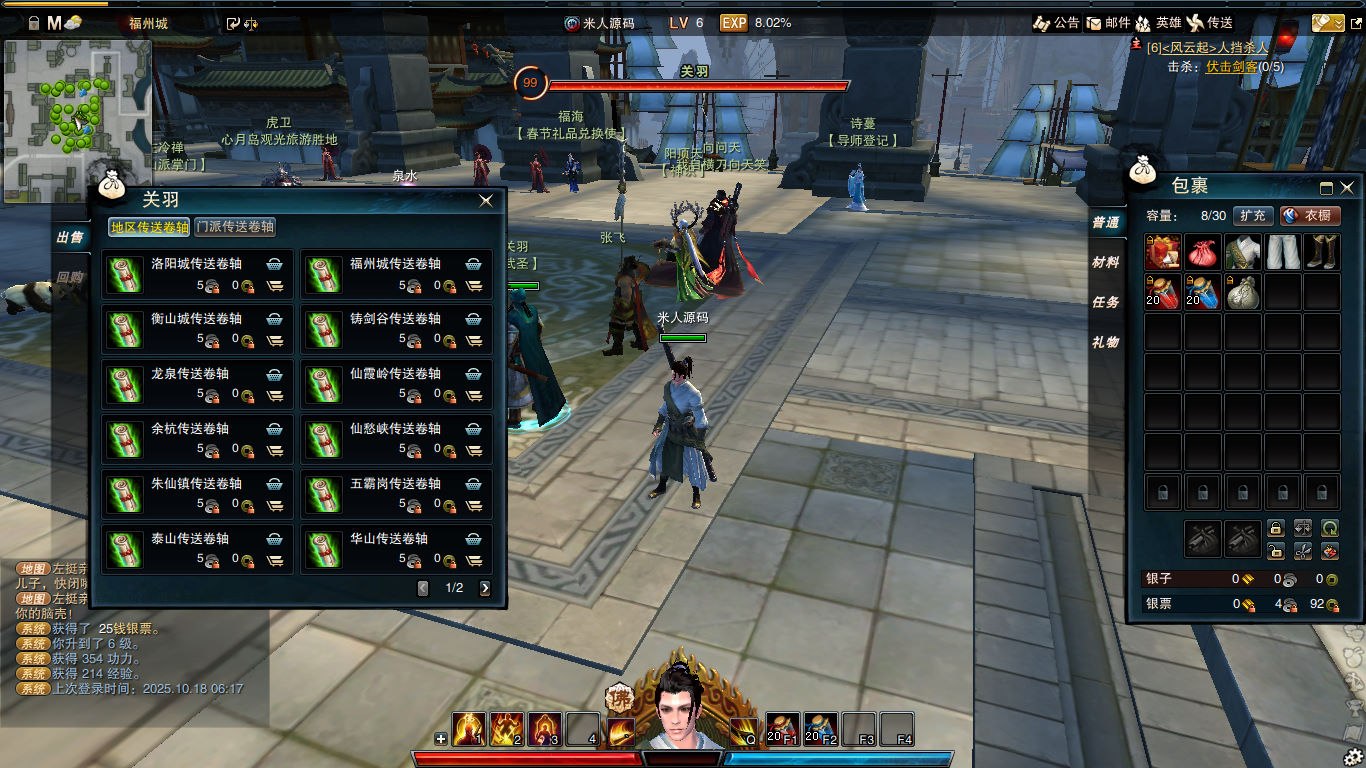
Task: Click the 扩充 expand capacity button
Action: coord(1253,215)
